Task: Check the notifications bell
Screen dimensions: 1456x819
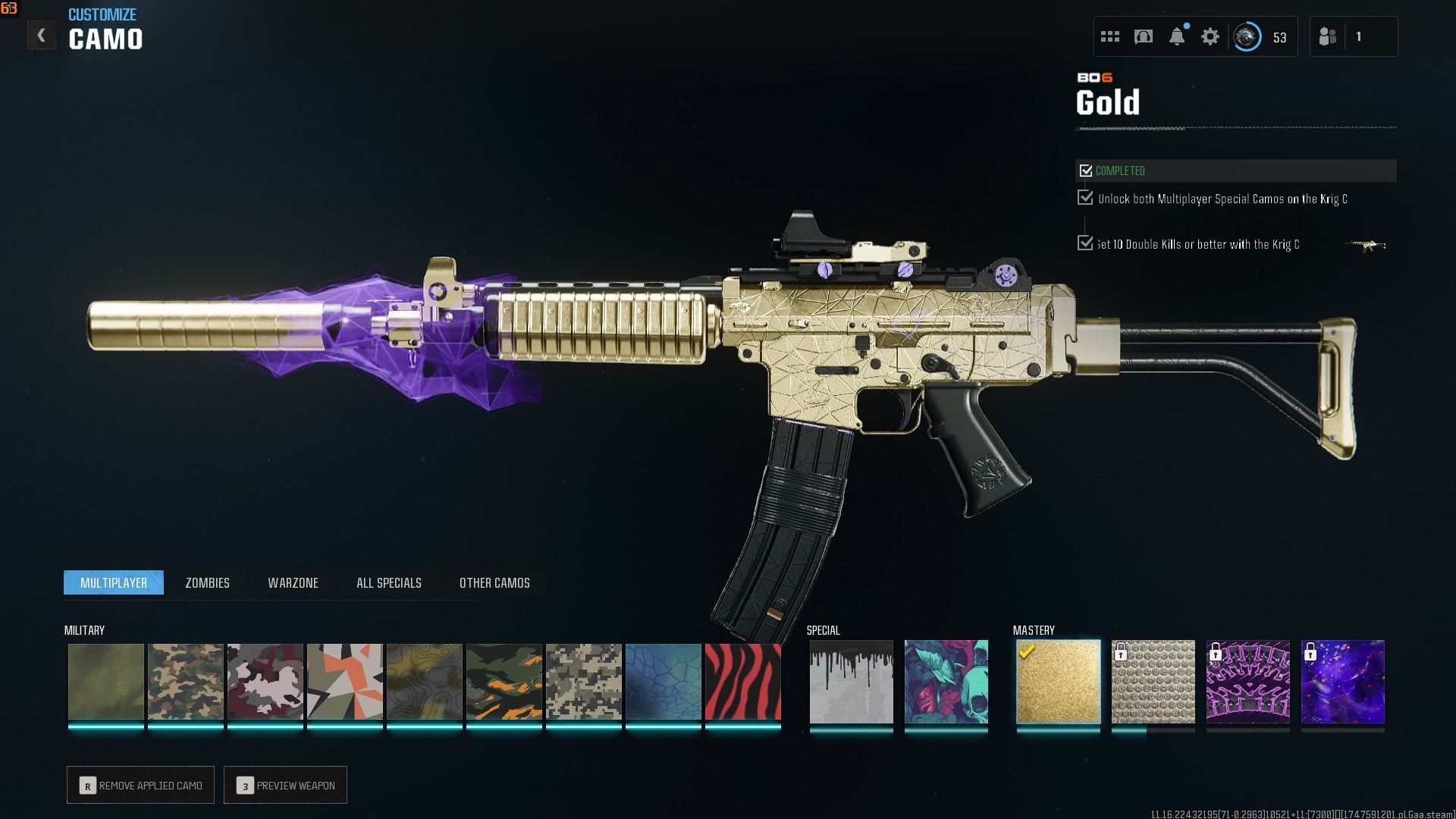Action: (1177, 36)
